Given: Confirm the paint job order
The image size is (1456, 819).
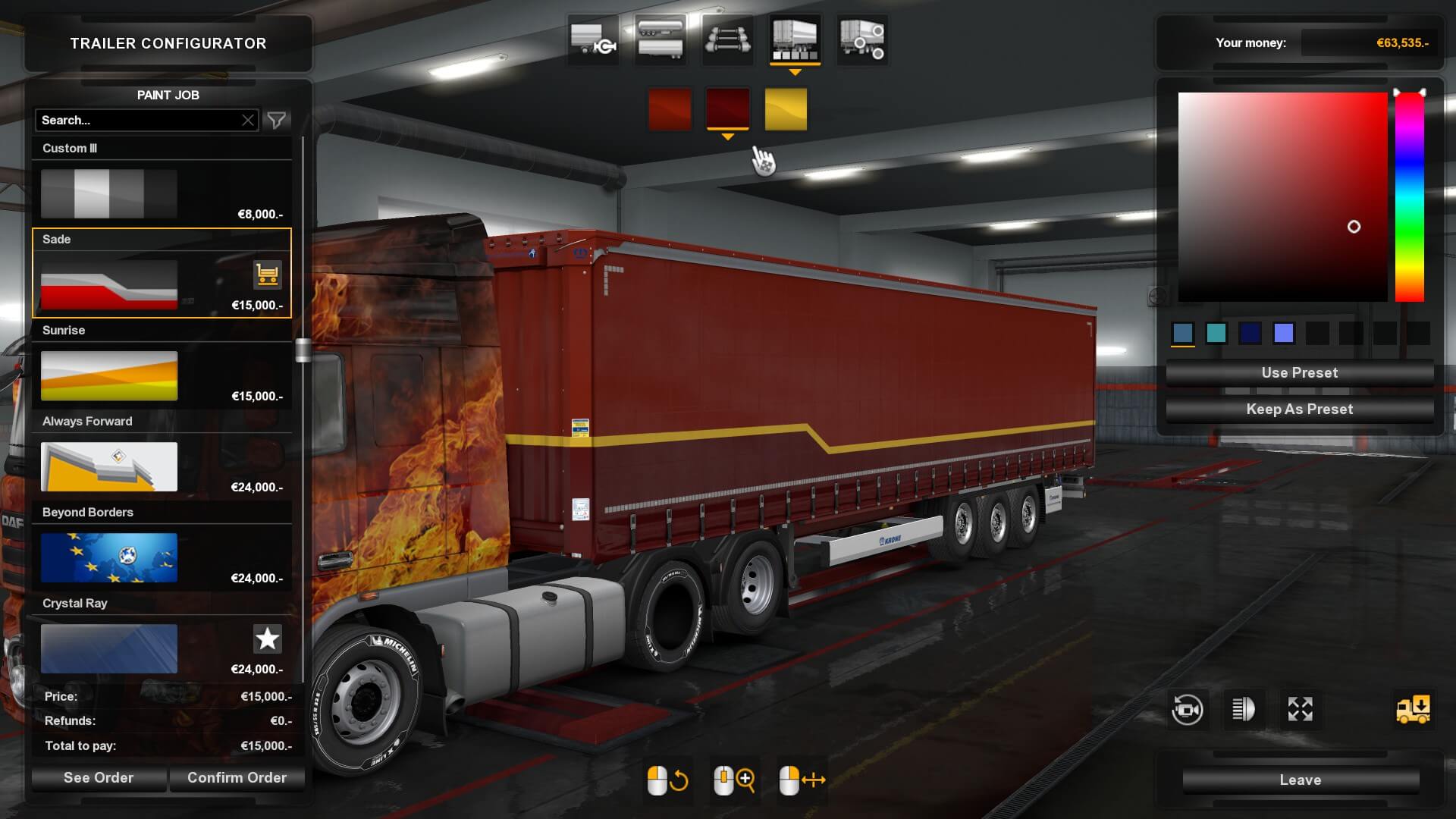Looking at the screenshot, I should pyautogui.click(x=237, y=778).
